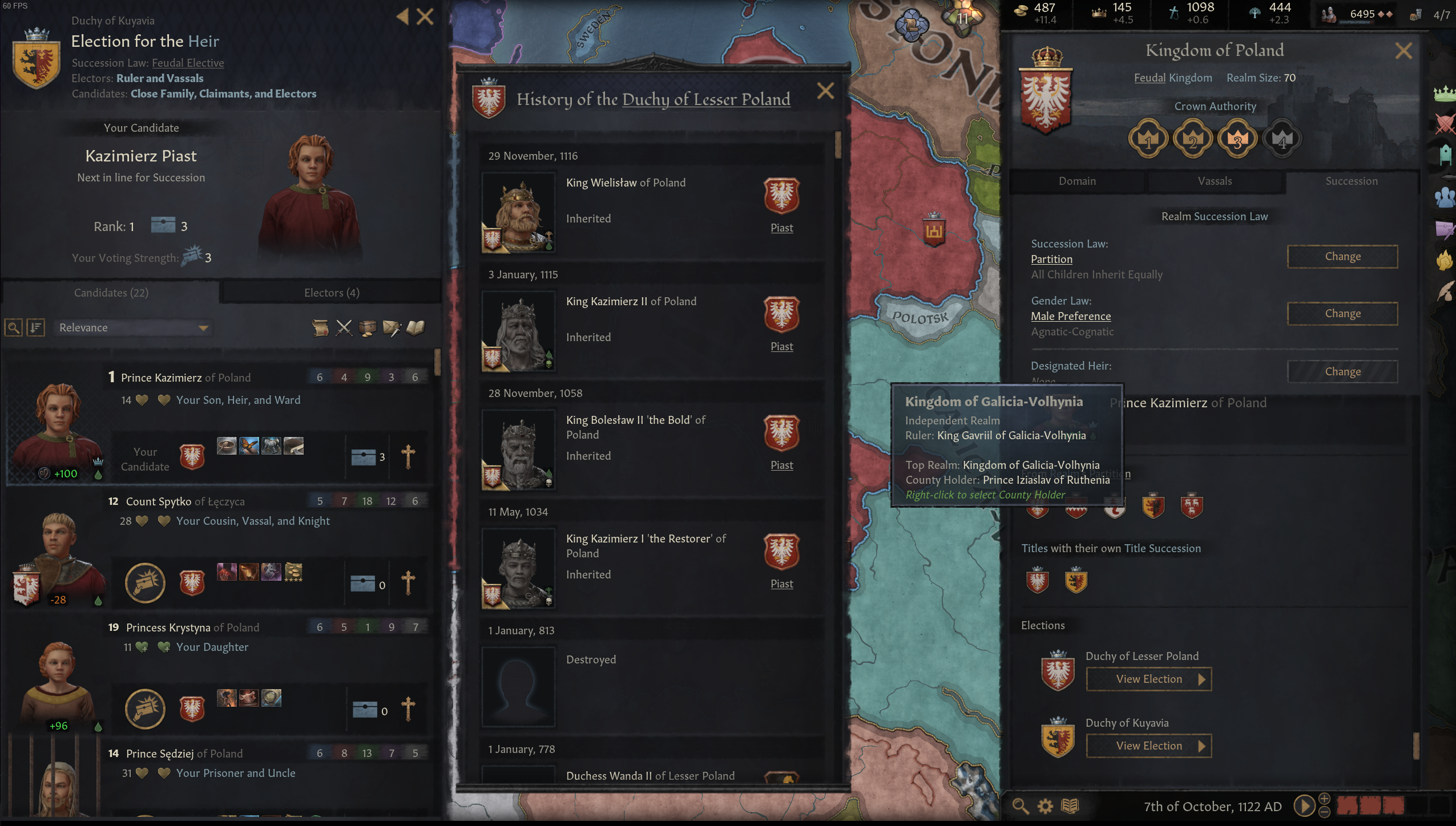Screen dimensions: 1456x826
Task: Toggle the sort order icon in the candidates panel
Action: pos(35,327)
